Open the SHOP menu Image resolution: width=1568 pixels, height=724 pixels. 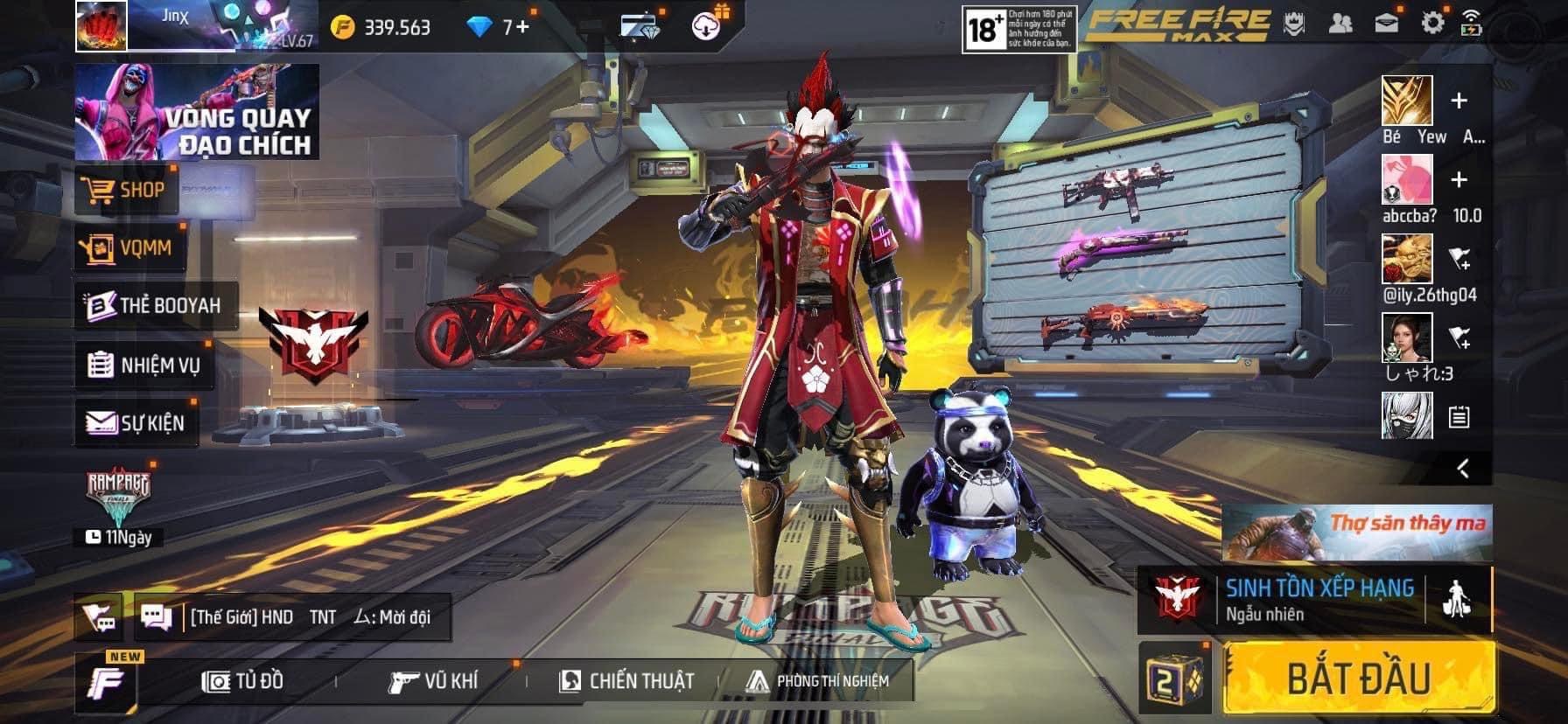pyautogui.click(x=128, y=190)
